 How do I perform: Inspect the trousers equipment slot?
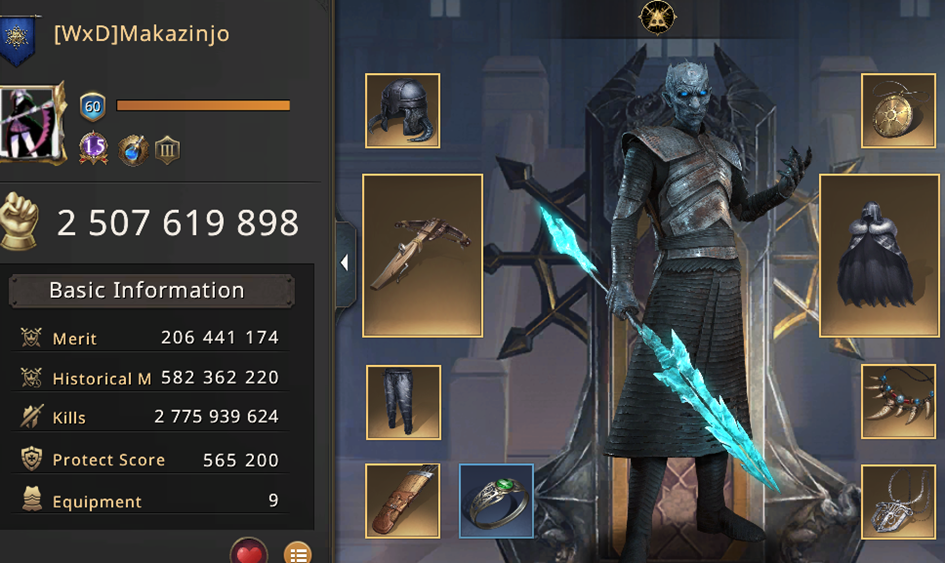tap(403, 402)
